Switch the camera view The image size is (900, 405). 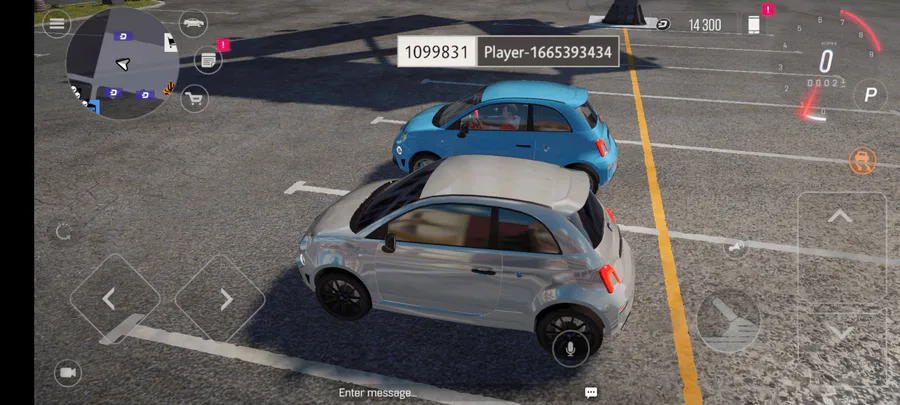[x=67, y=373]
